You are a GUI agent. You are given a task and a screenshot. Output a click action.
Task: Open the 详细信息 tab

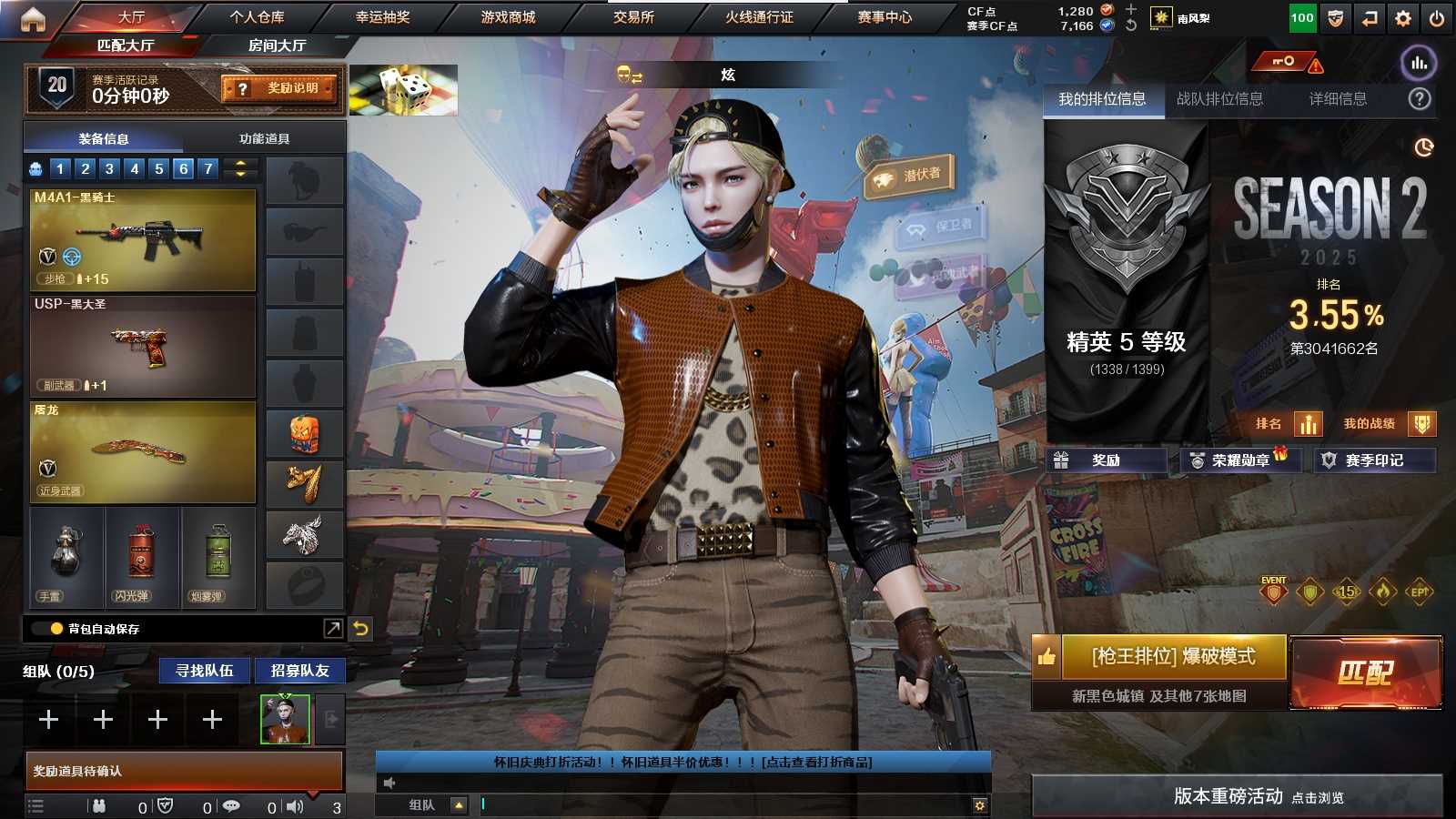point(1338,98)
